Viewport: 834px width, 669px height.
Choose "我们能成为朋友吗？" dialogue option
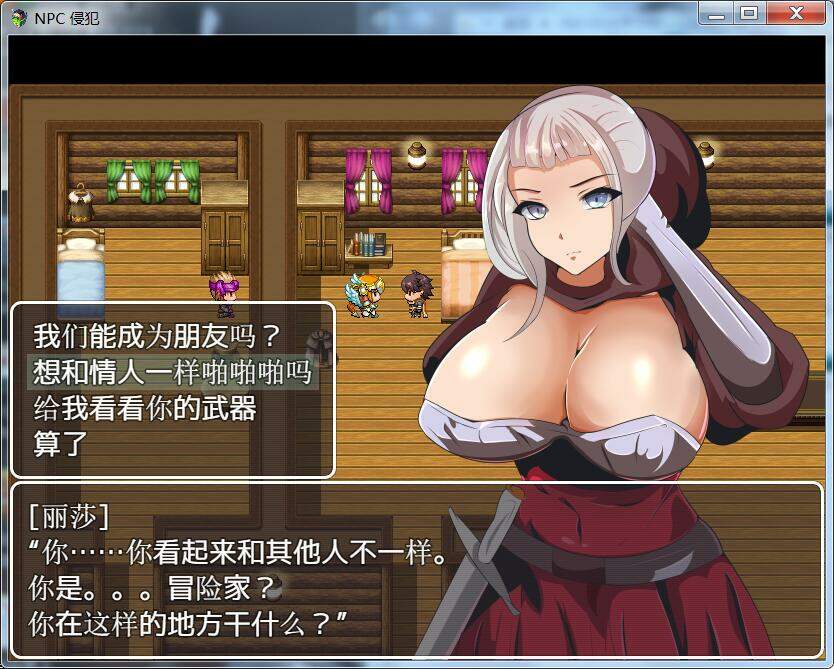click(157, 336)
